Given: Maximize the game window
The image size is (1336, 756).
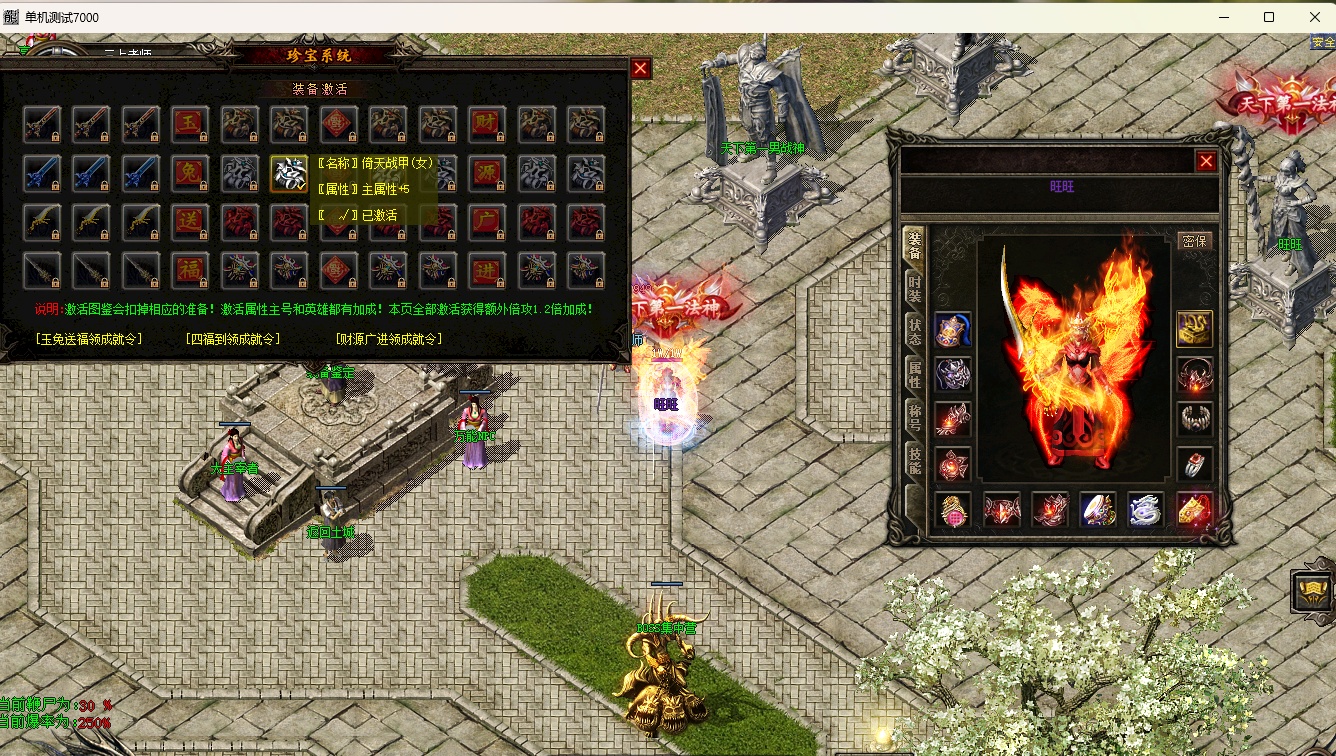Looking at the screenshot, I should pos(1269,17).
